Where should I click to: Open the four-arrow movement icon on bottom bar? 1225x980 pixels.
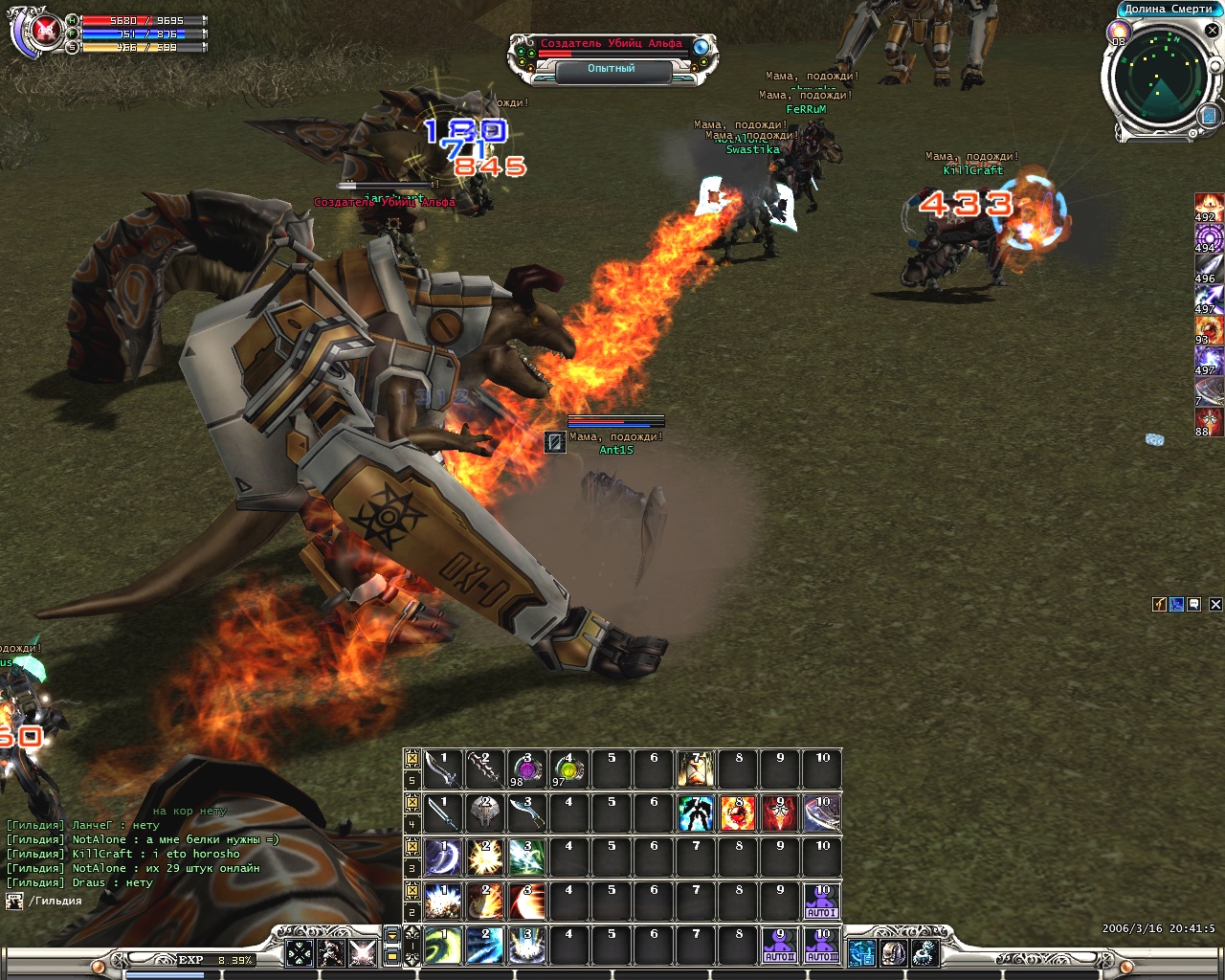pyautogui.click(x=300, y=952)
